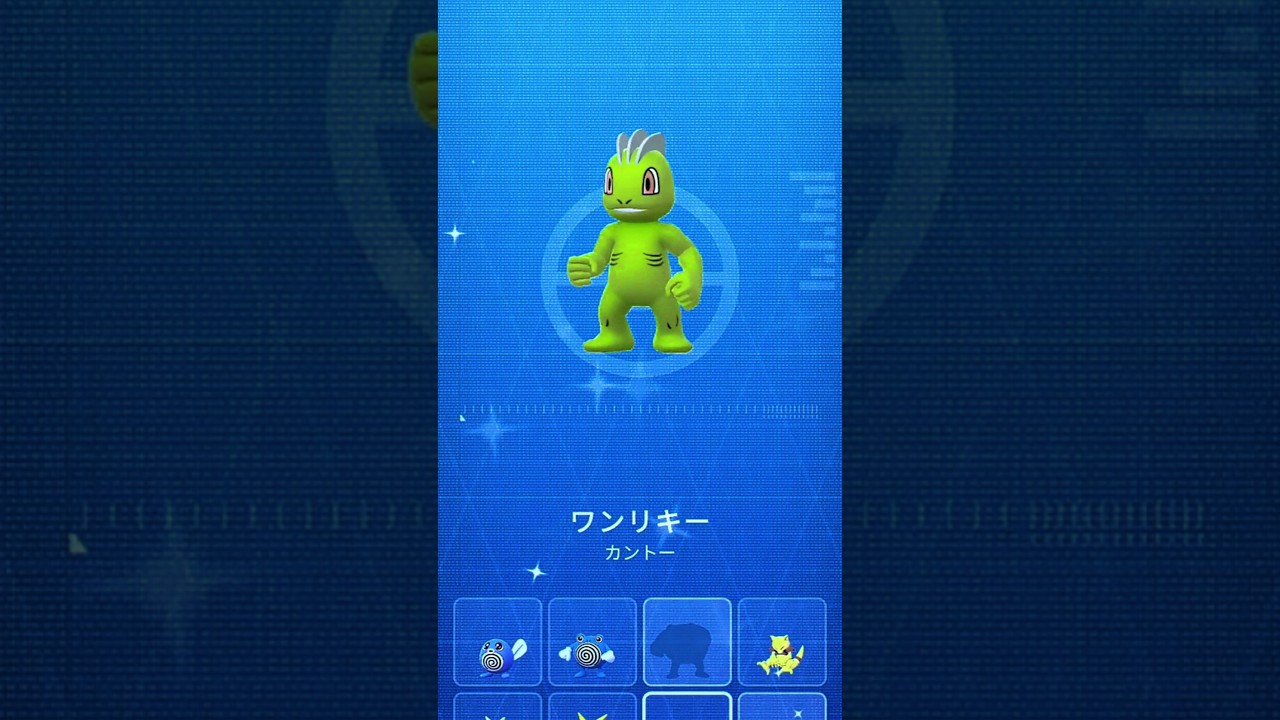Select the frame around Poliwag's cell
This screenshot has width=1280, height=720.
497,600
